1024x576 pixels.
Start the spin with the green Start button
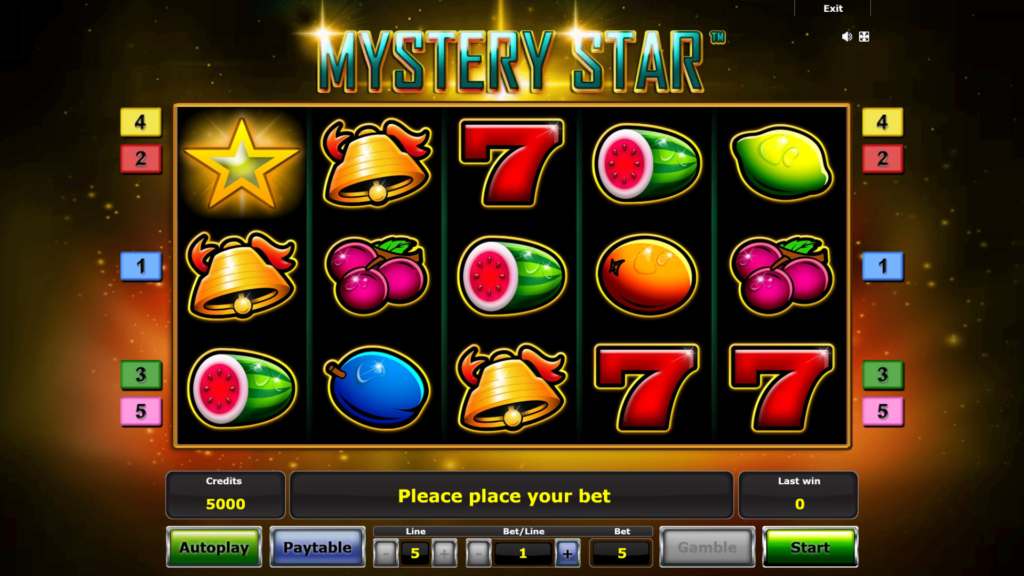809,547
